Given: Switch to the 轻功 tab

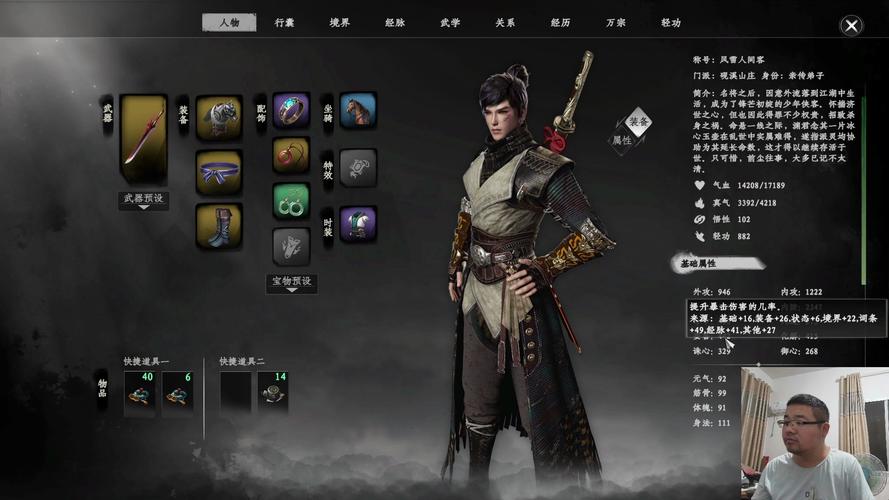Looking at the screenshot, I should 670,22.
